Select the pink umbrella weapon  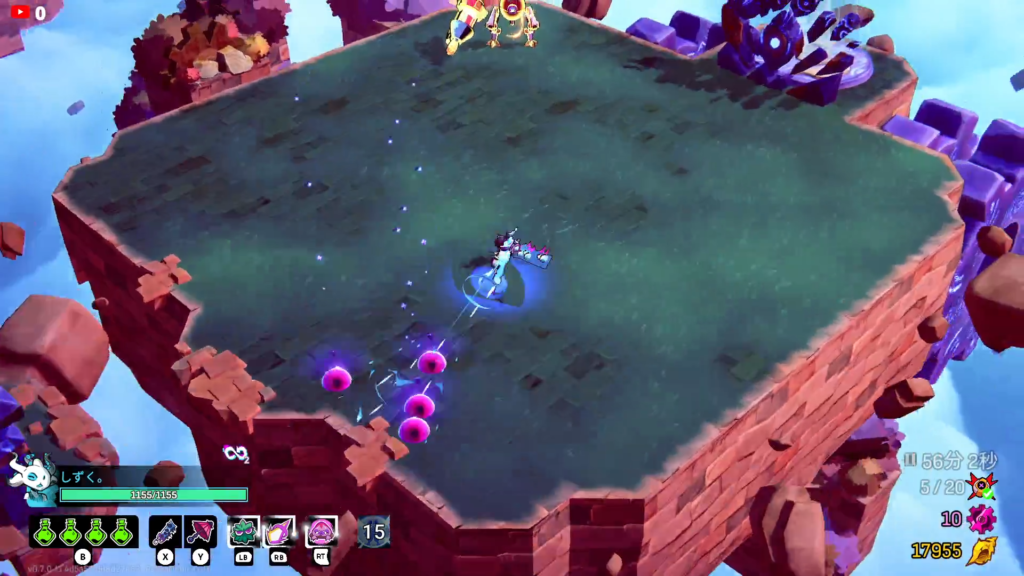point(200,531)
